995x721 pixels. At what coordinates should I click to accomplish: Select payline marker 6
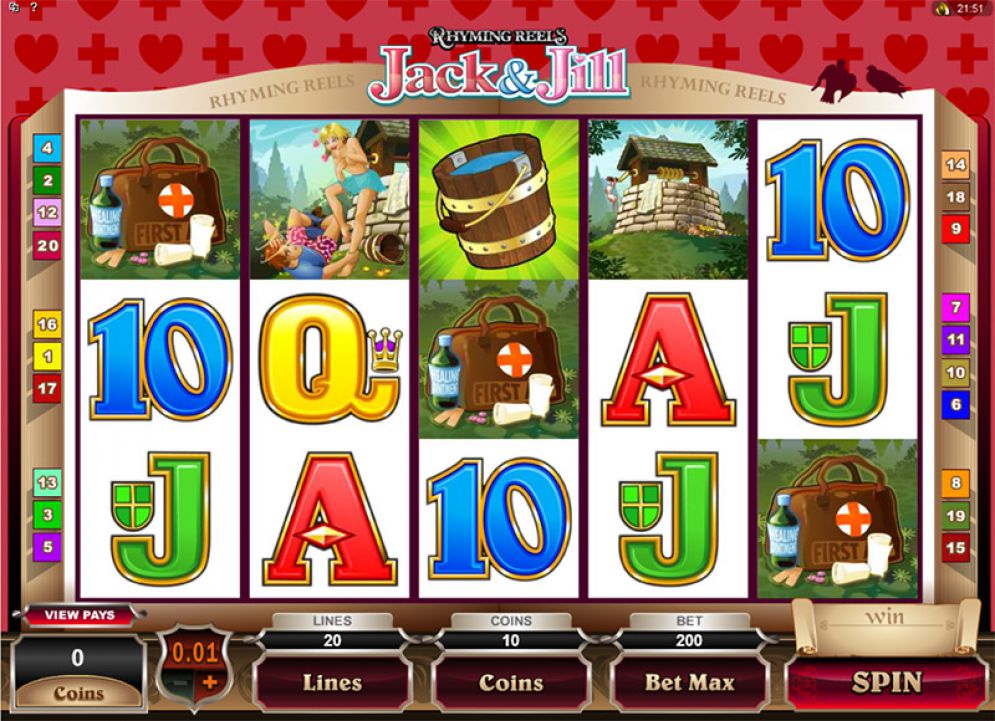[956, 404]
